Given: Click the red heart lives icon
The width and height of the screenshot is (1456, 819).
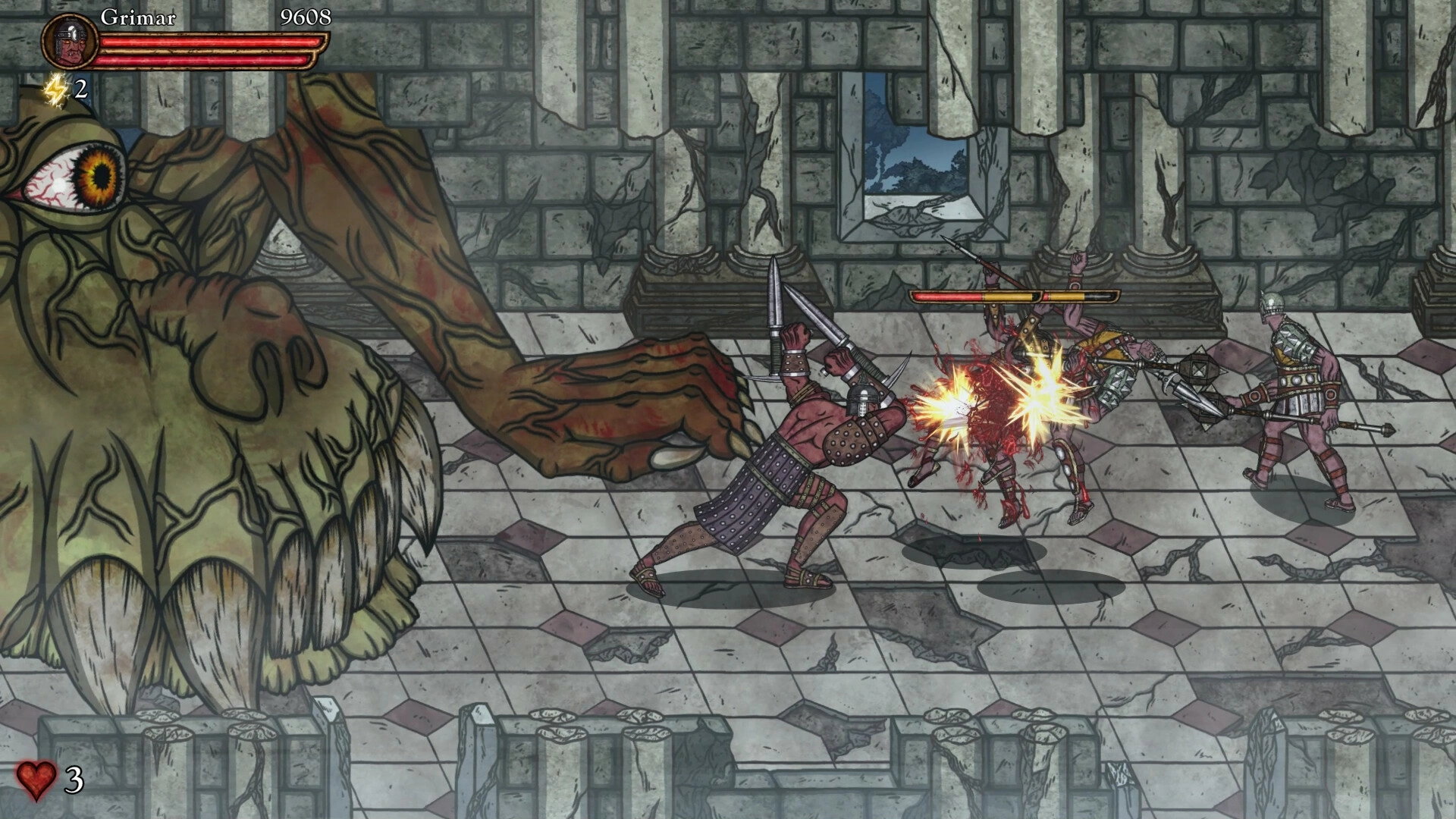Looking at the screenshot, I should pyautogui.click(x=36, y=780).
